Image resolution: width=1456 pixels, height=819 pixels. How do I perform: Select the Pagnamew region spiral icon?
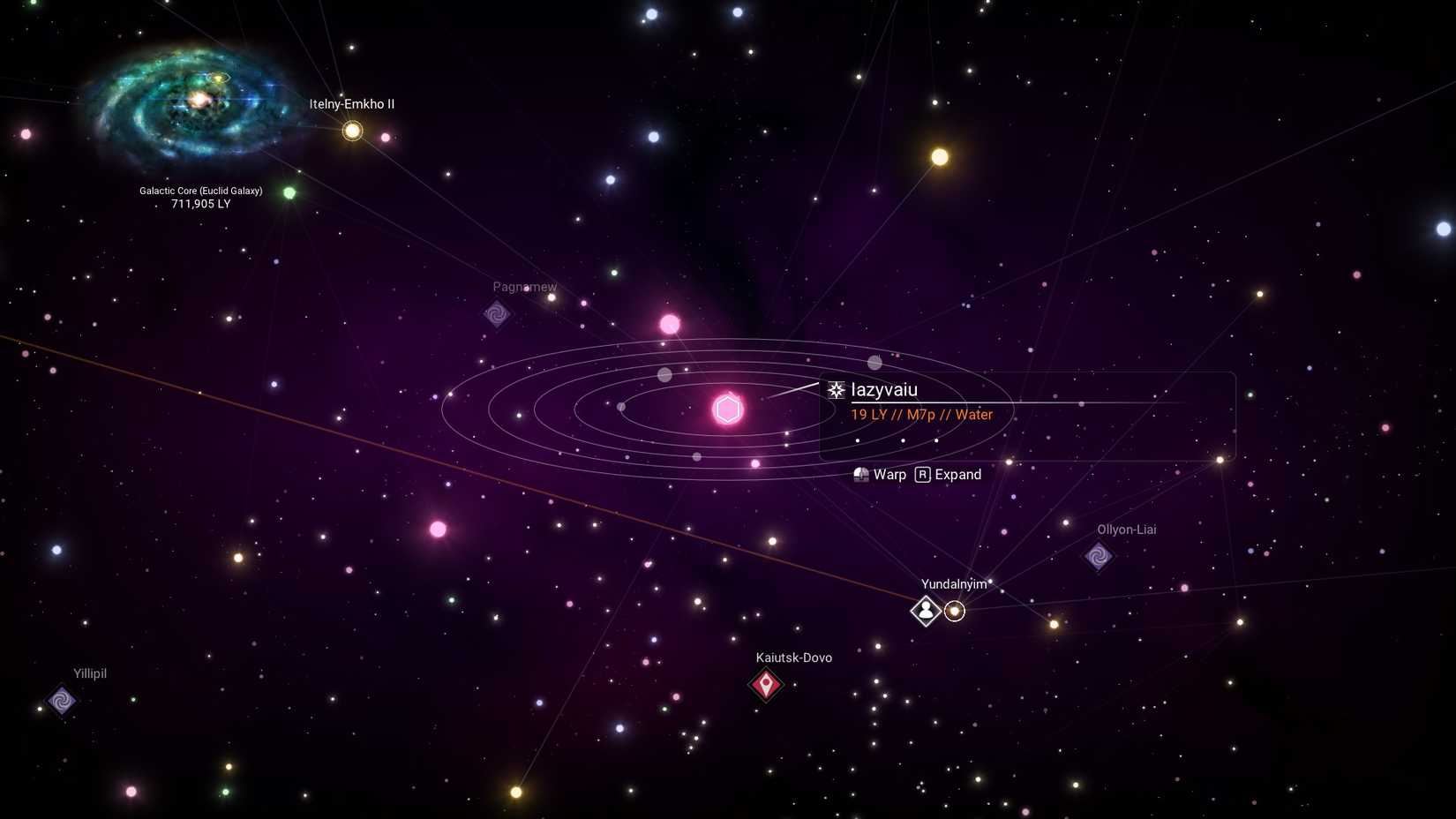click(x=497, y=314)
